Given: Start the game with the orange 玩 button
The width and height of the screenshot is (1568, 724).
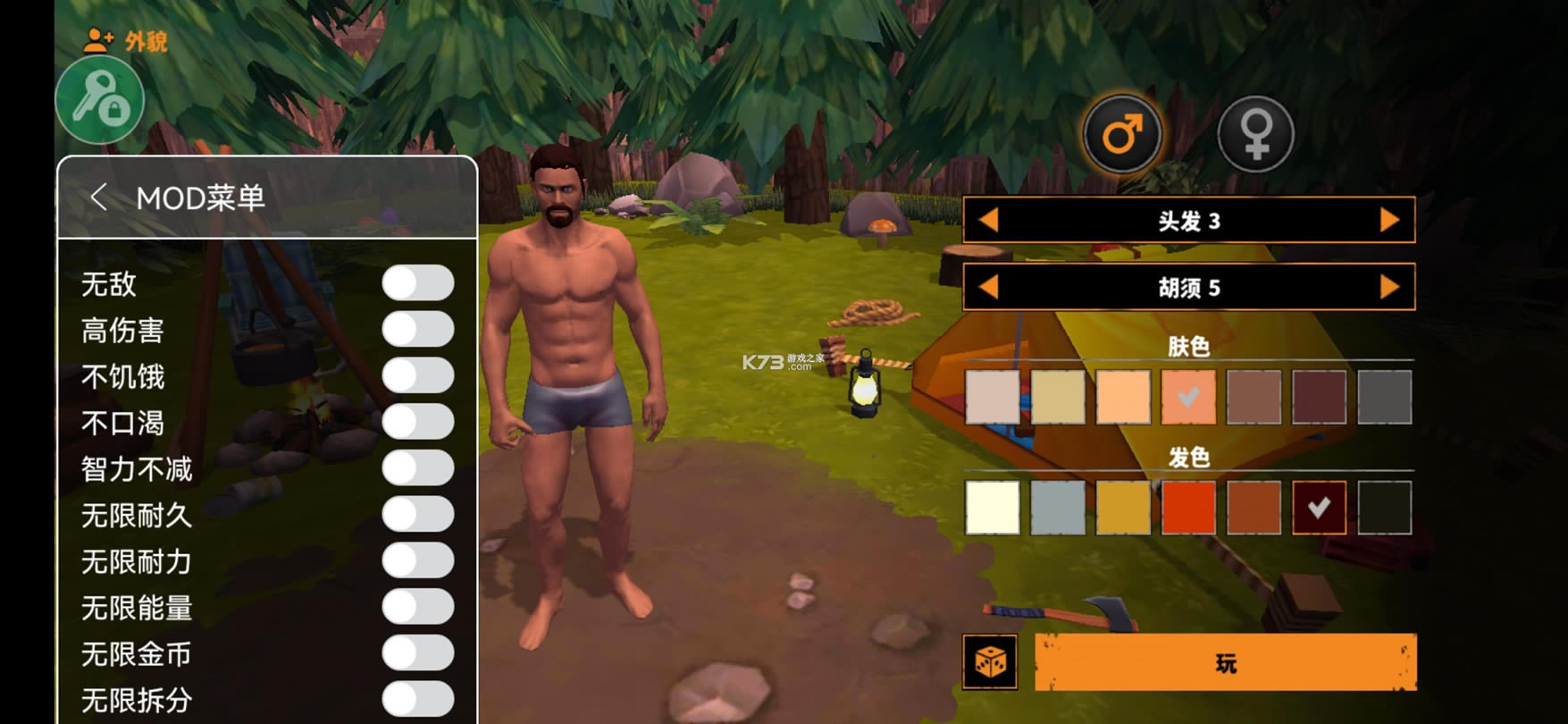Looking at the screenshot, I should click(x=1225, y=662).
